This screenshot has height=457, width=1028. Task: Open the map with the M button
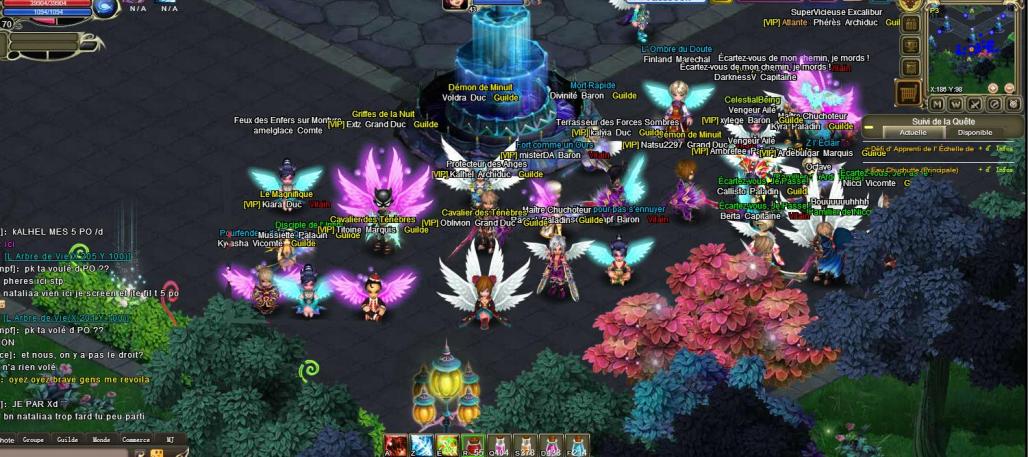pyautogui.click(x=941, y=103)
